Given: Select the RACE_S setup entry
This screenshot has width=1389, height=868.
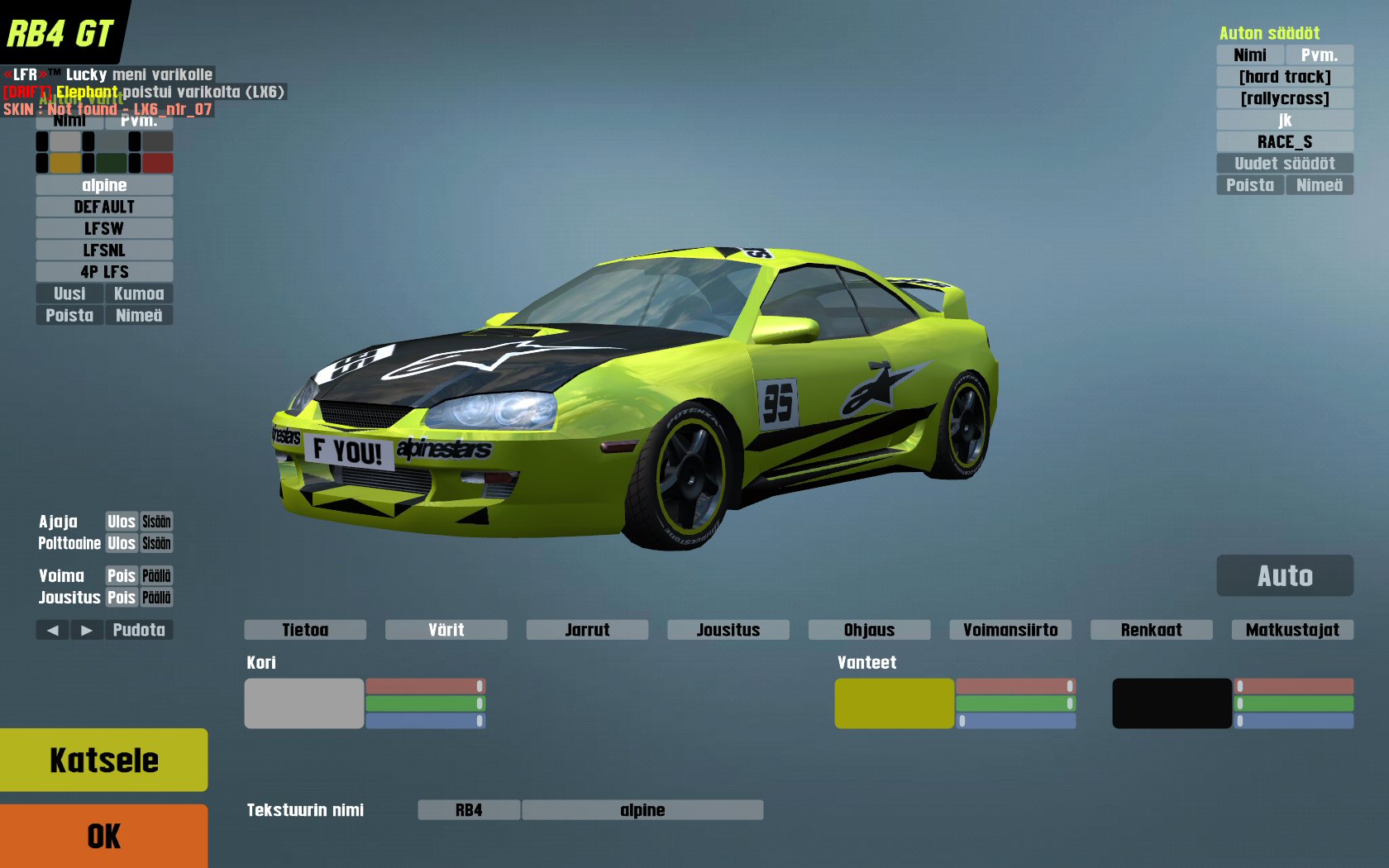Looking at the screenshot, I should pos(1285,141).
